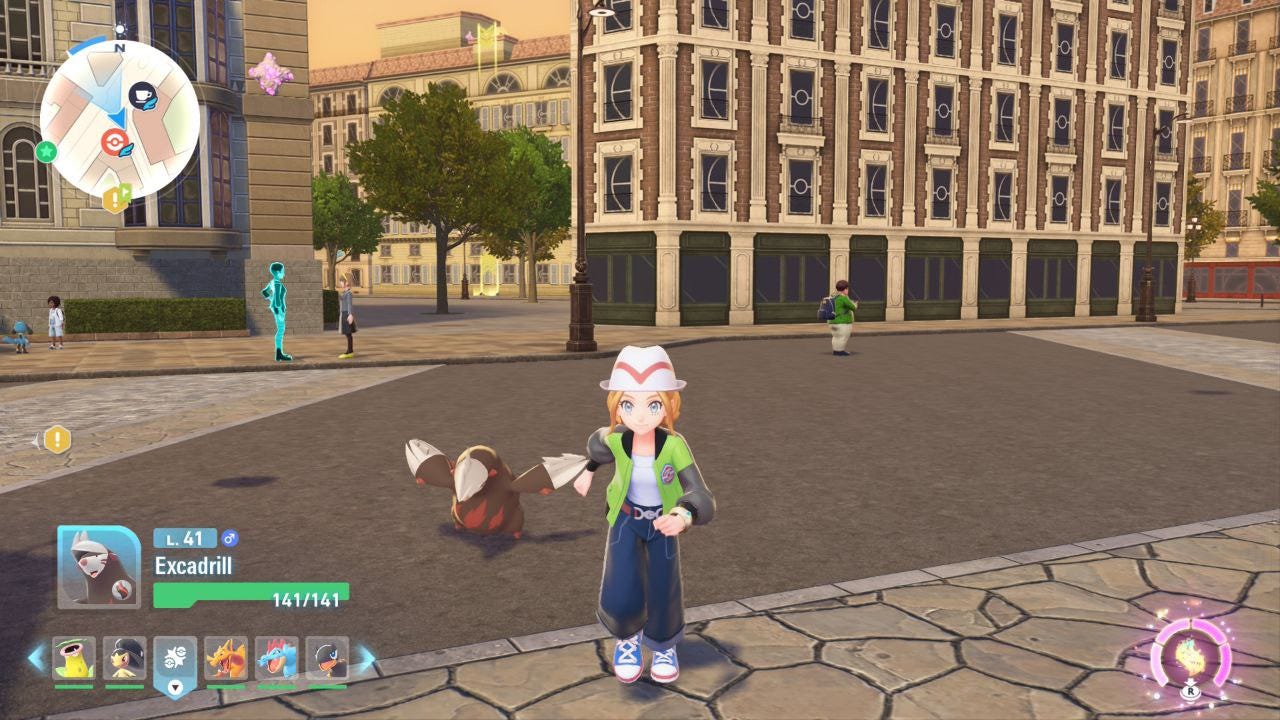Viewport: 1280px width, 720px height.
Task: Click the green star minimap marker
Action: [46, 152]
